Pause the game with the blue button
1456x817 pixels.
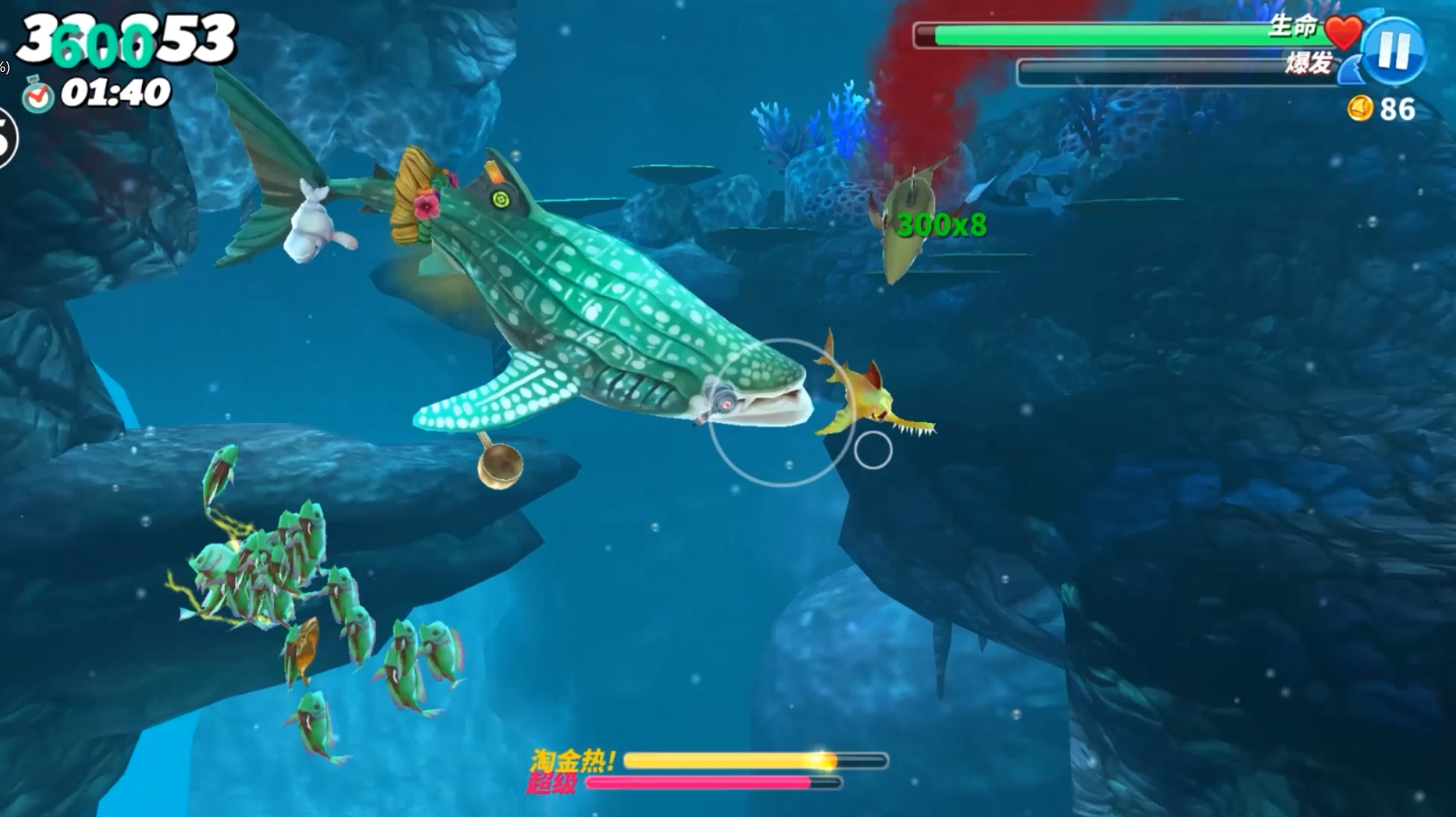click(x=1394, y=51)
